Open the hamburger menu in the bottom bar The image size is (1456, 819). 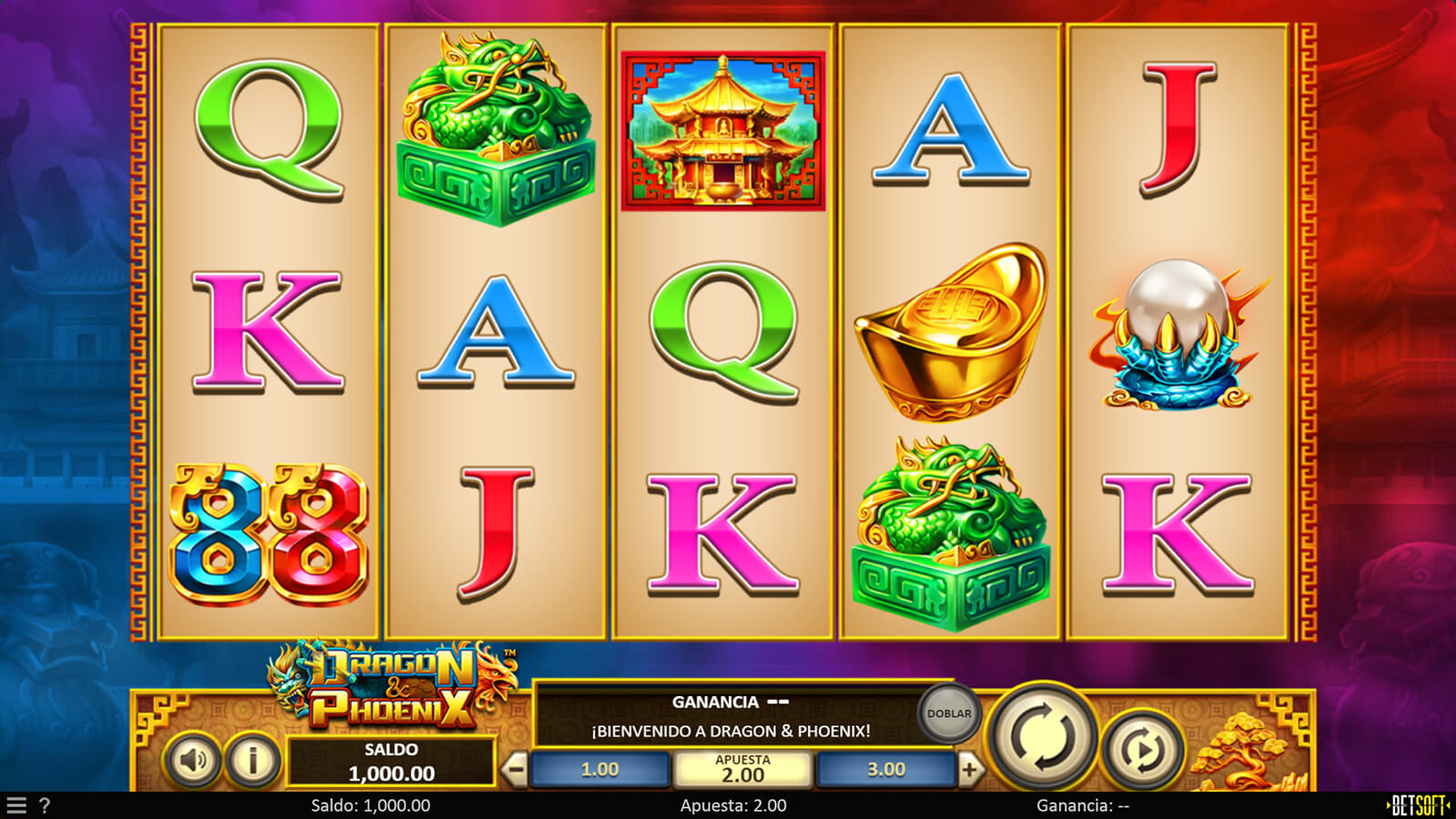click(16, 805)
